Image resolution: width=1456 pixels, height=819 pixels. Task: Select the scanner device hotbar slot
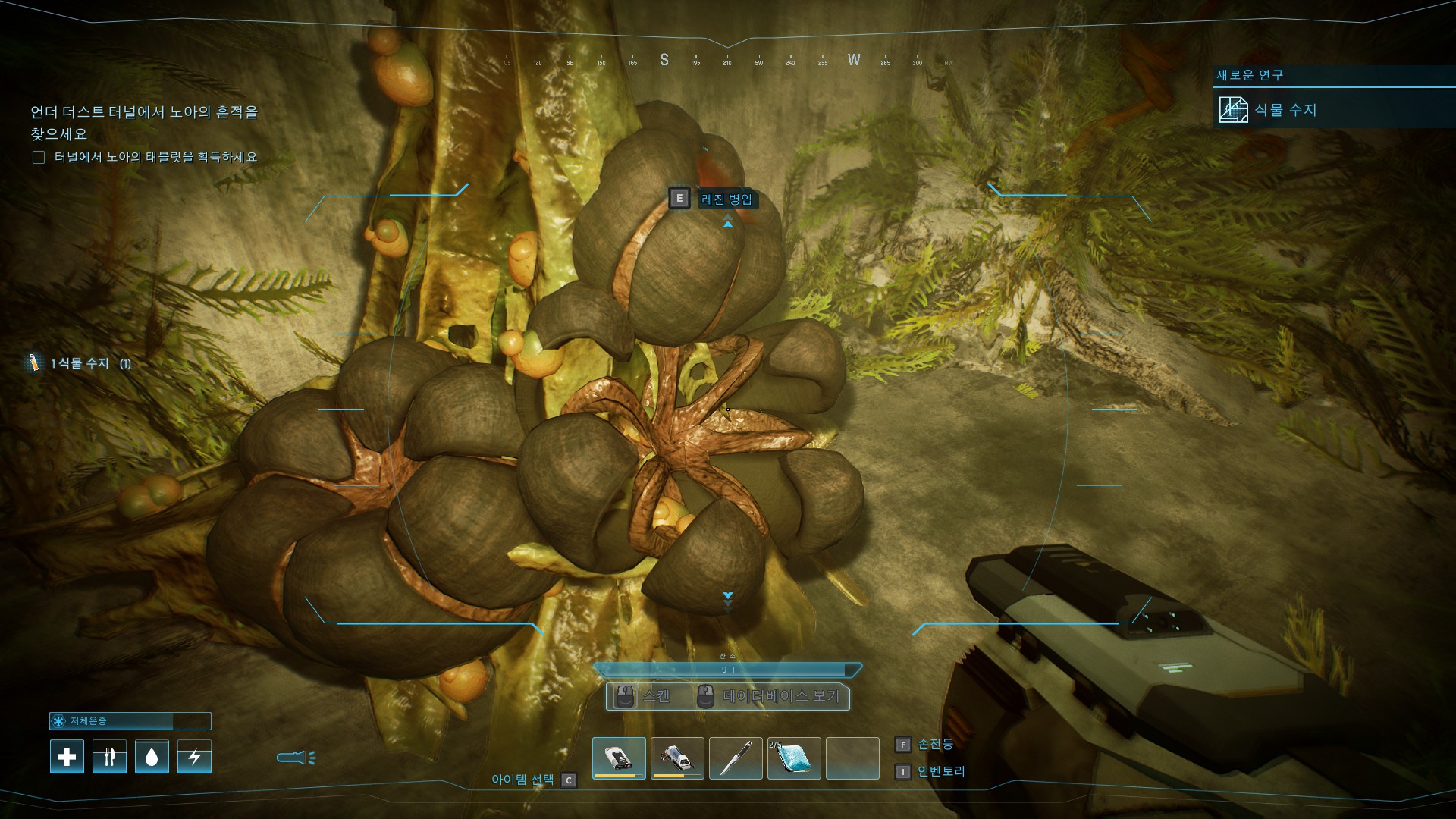(x=619, y=758)
